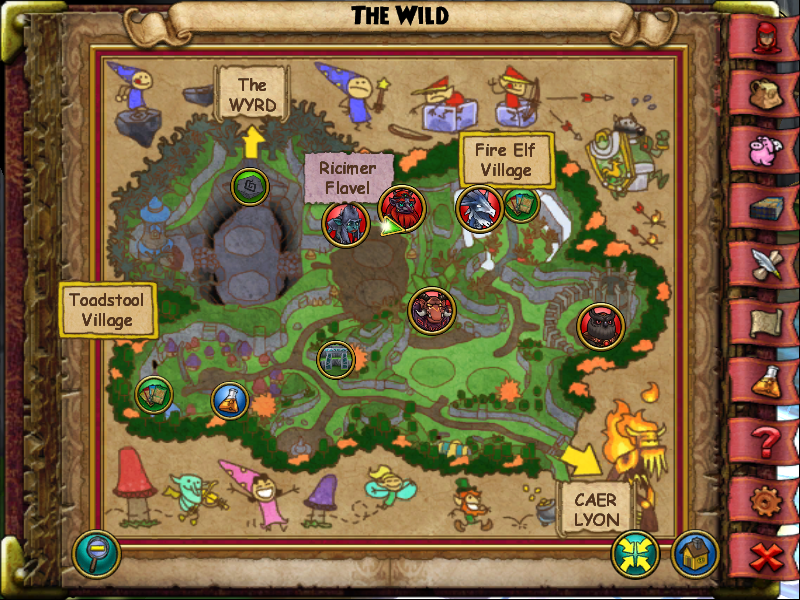This screenshot has height=600, width=800.
Task: Click the magnifying glass zoom button
Action: (x=96, y=553)
